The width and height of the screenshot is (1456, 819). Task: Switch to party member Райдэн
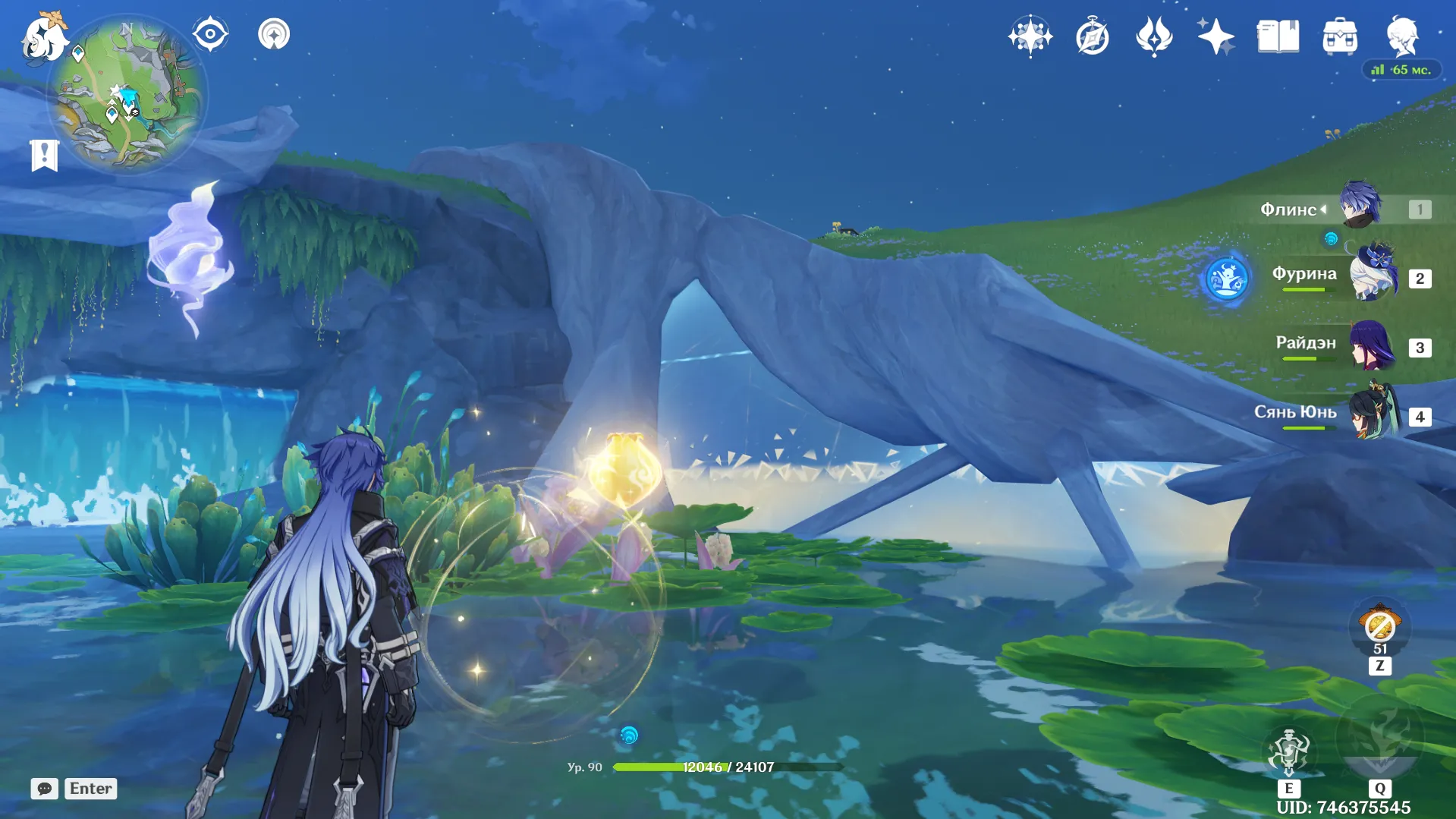[x=1372, y=345]
